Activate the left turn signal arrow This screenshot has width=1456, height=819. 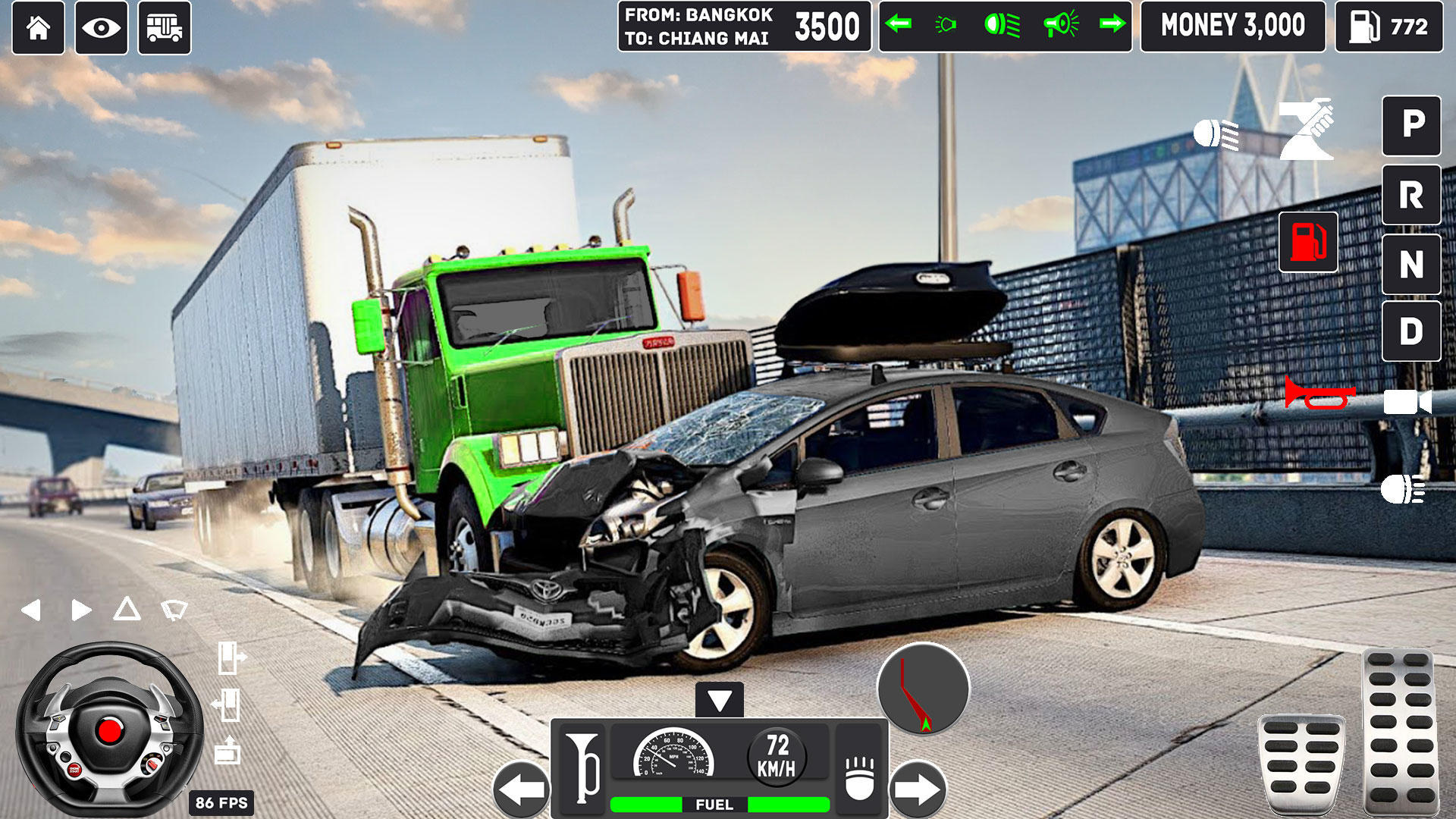pyautogui.click(x=899, y=25)
